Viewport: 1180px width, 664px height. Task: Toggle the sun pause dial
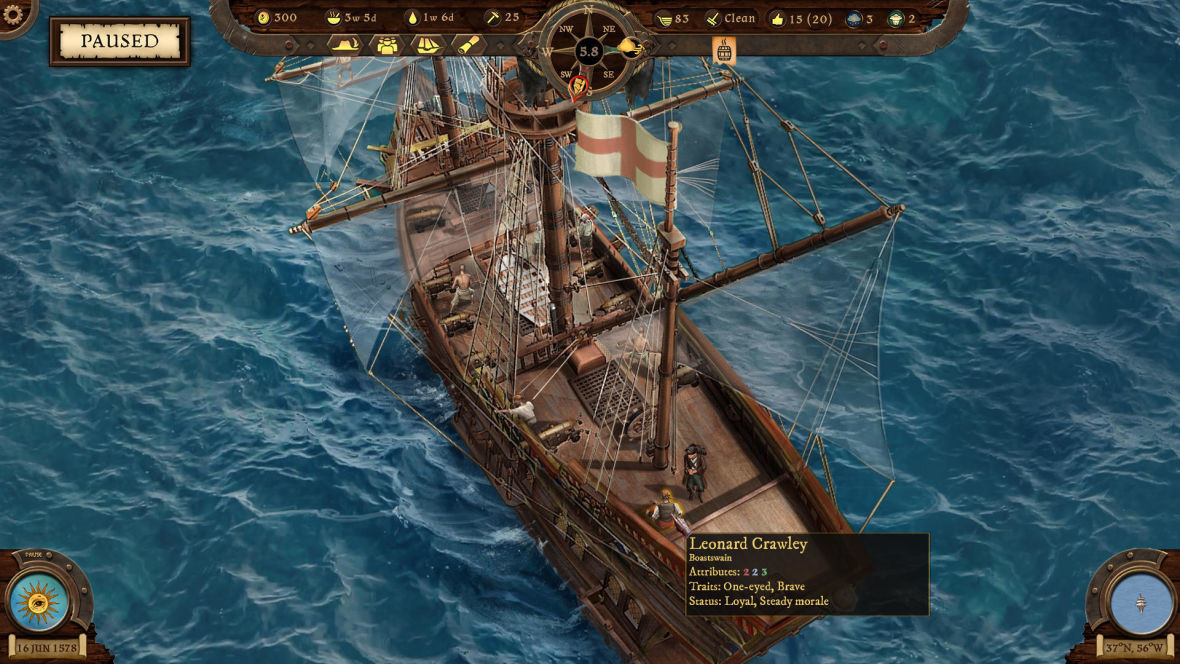39,602
